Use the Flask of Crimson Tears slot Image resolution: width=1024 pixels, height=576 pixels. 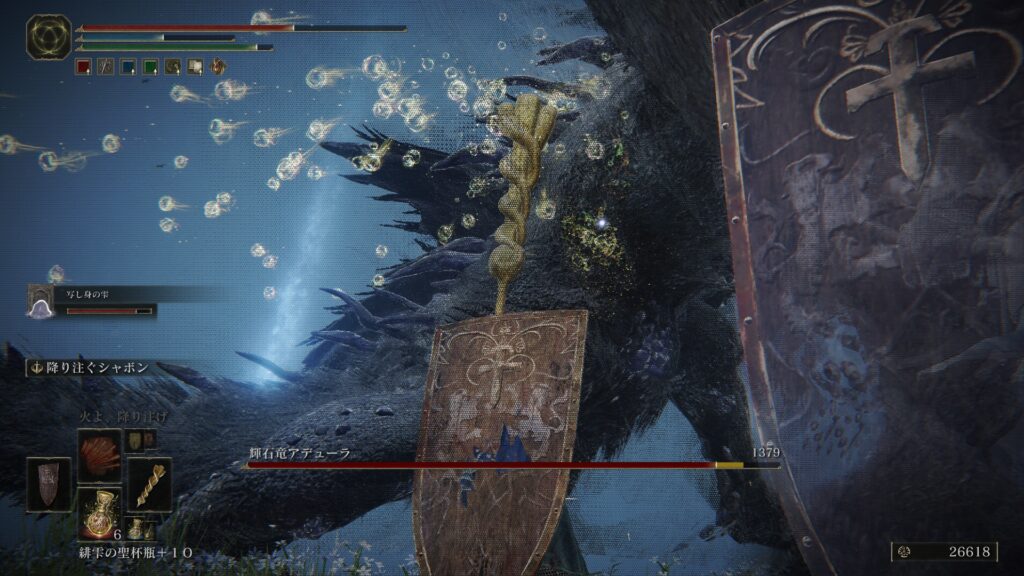[x=99, y=513]
